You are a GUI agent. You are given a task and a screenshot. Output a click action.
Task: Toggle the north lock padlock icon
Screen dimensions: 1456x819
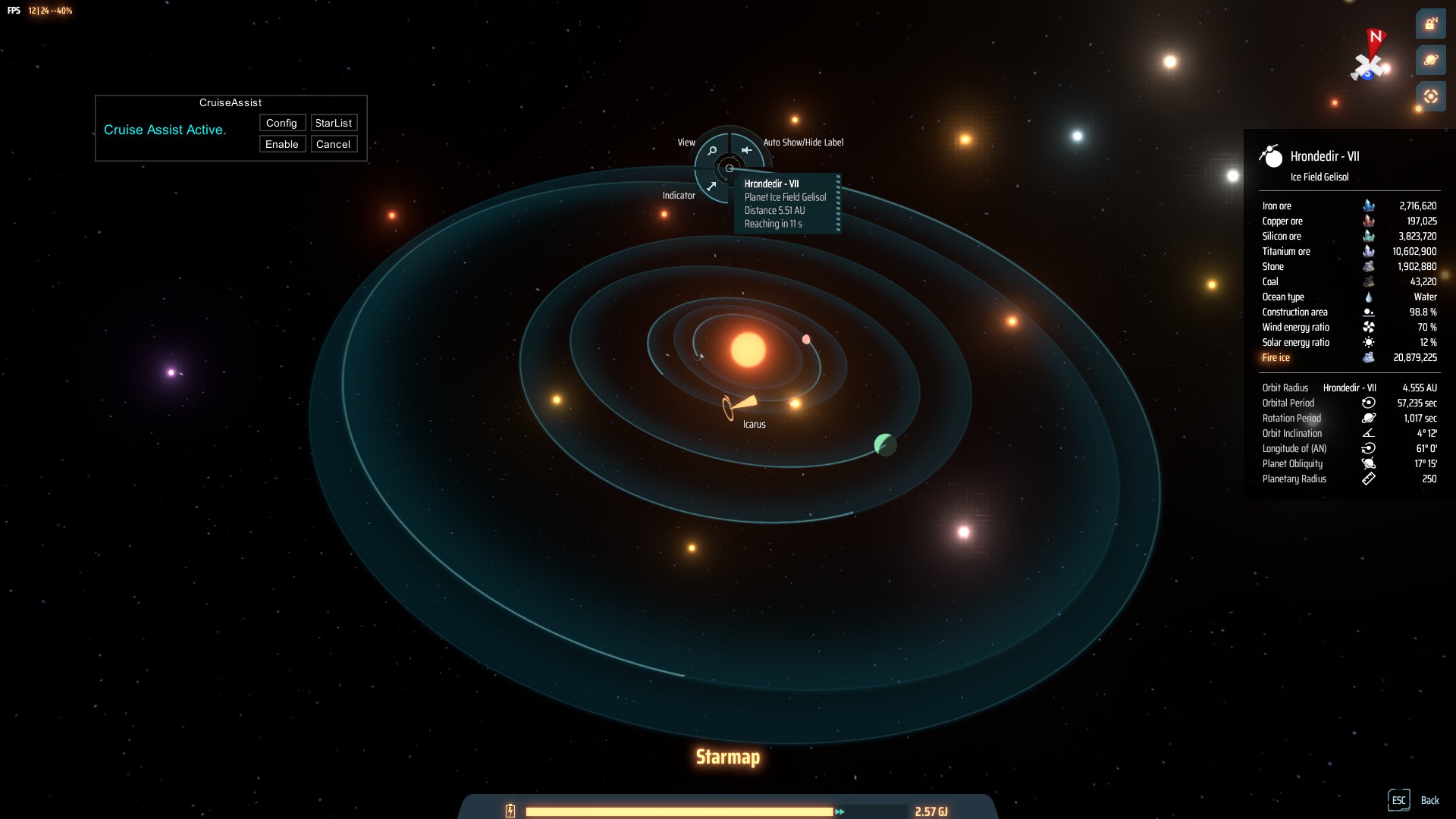point(1430,24)
